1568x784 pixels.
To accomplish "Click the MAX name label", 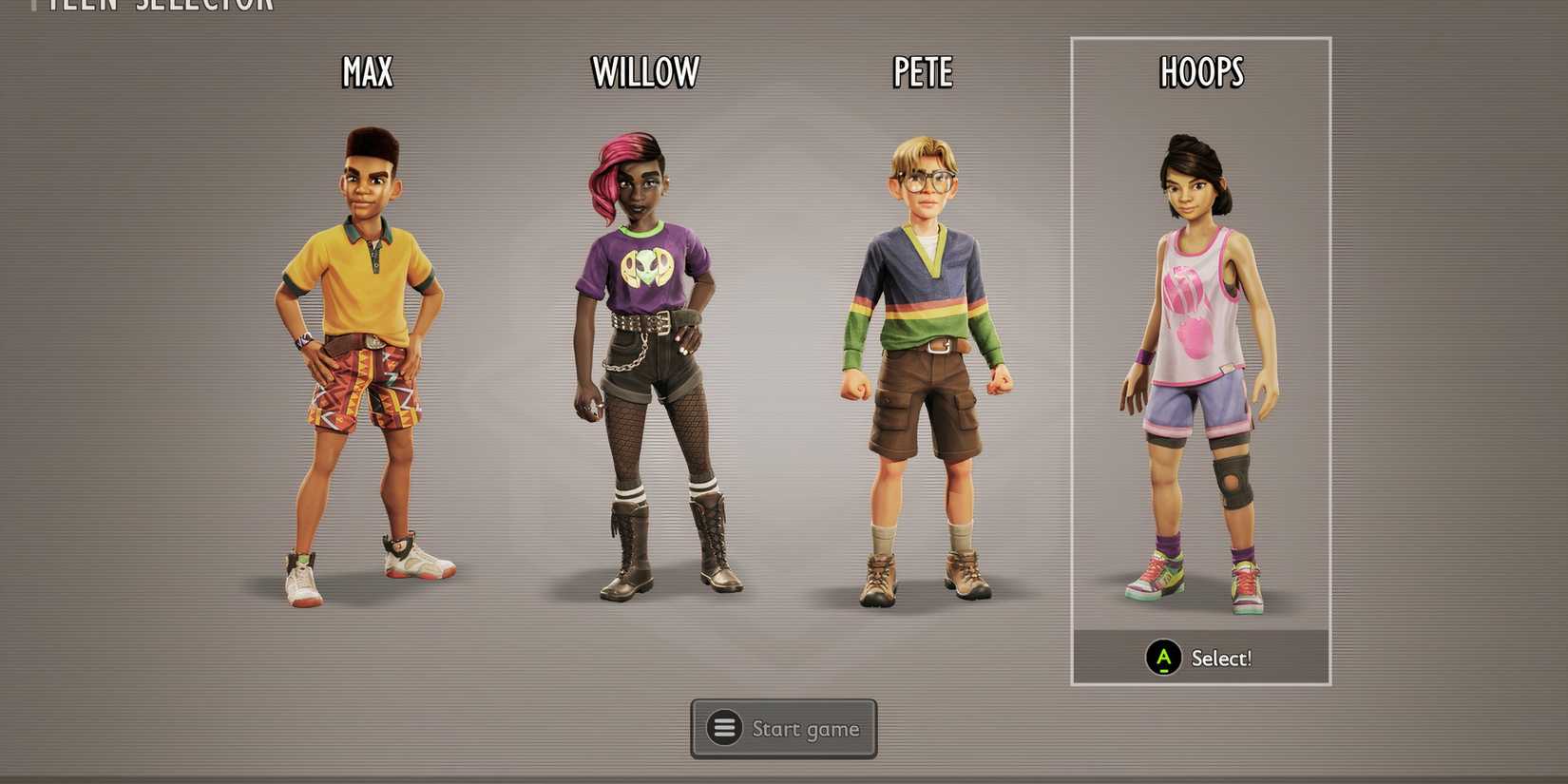I will [369, 70].
